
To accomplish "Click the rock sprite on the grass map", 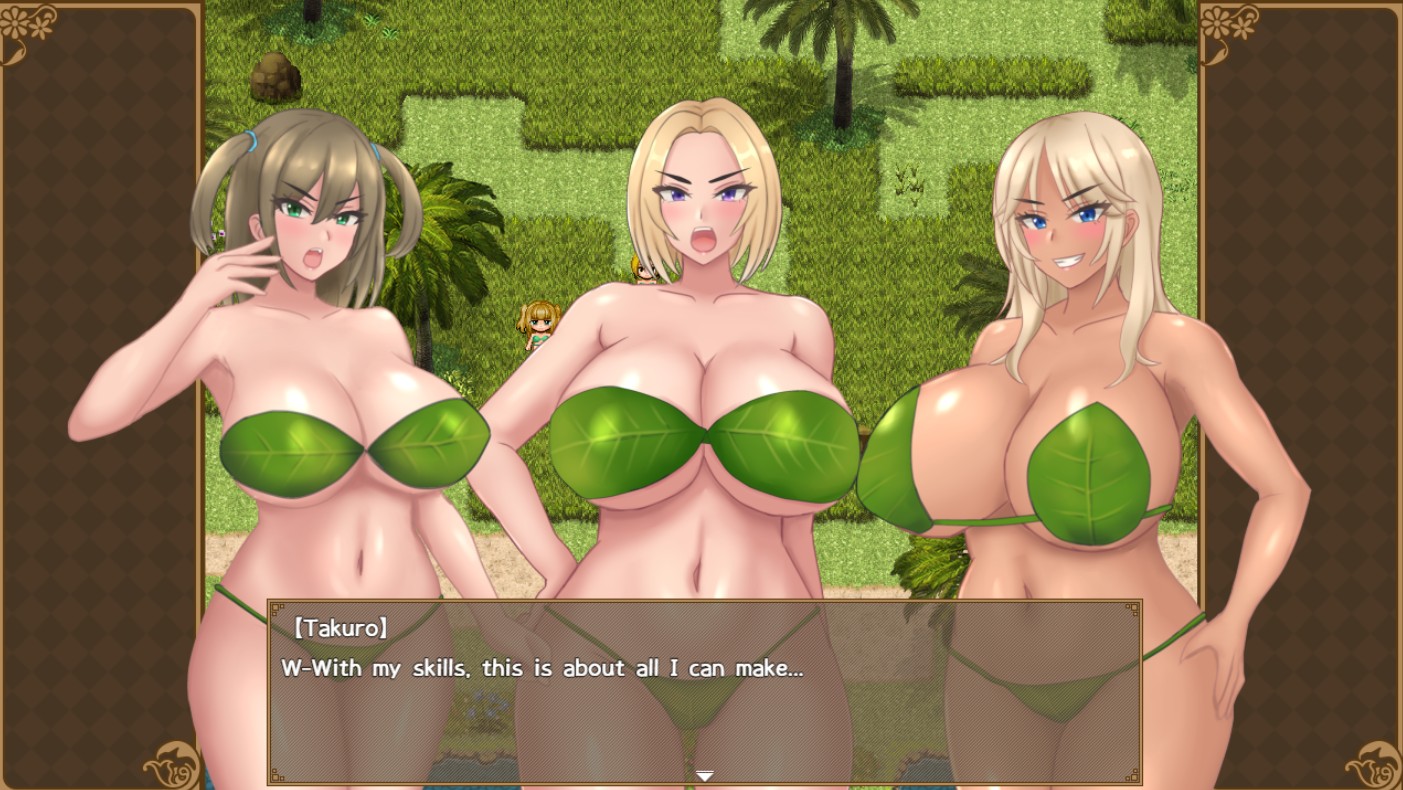I will click(273, 77).
